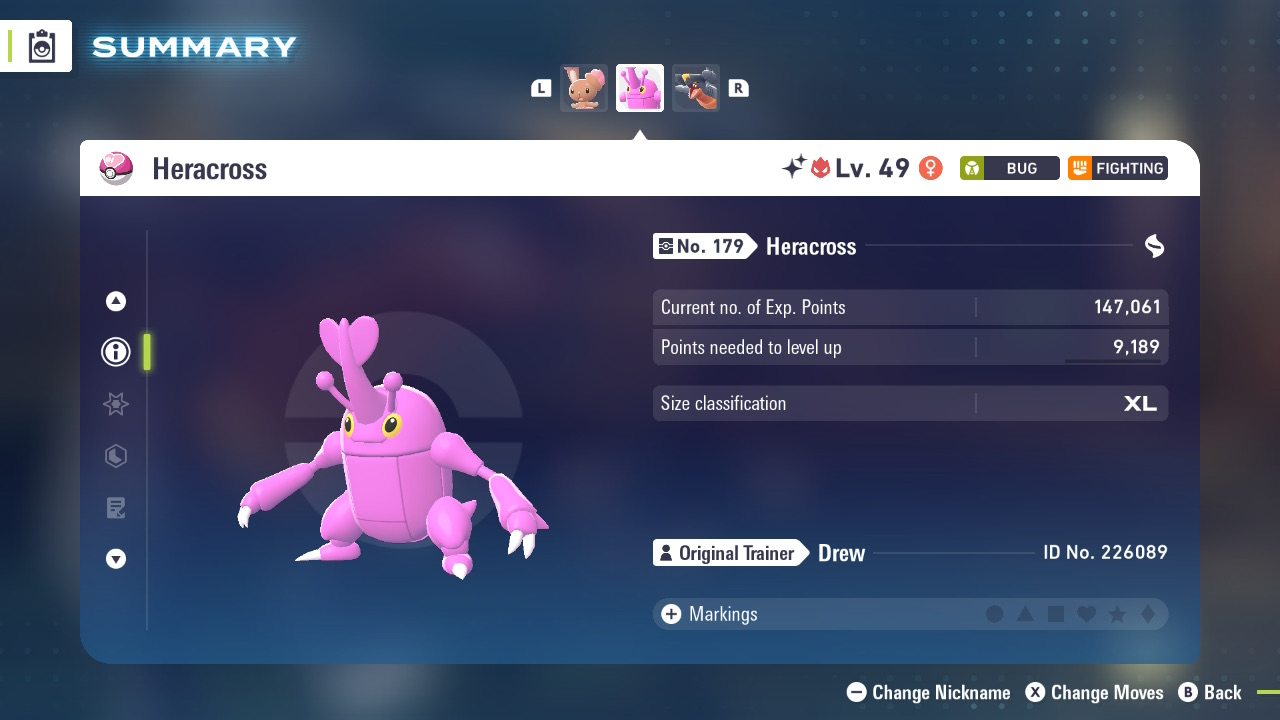The height and width of the screenshot is (720, 1280).
Task: Open the hexagon-shaped summary tab
Action: (116, 456)
